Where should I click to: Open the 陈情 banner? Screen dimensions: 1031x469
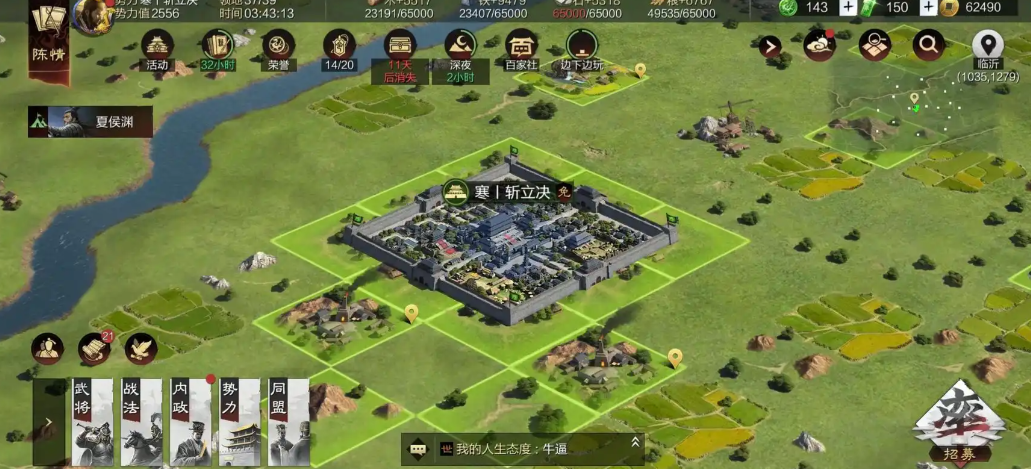48,40
